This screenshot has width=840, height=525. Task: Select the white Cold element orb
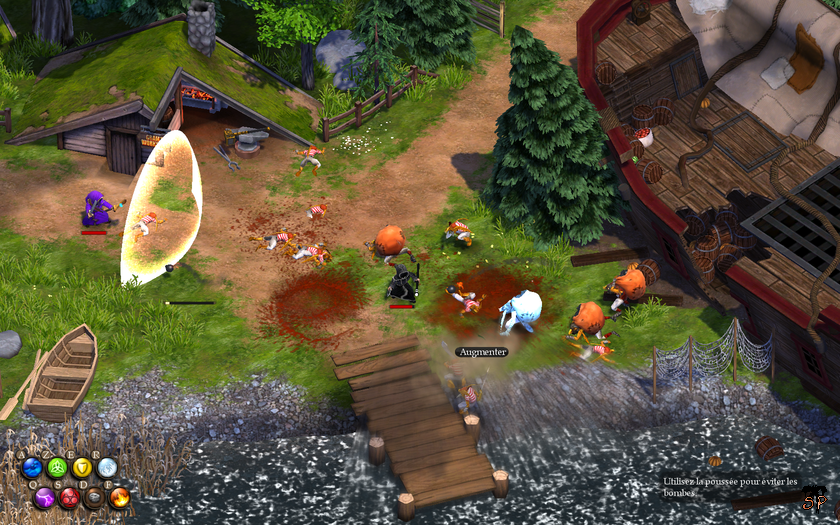click(x=108, y=467)
